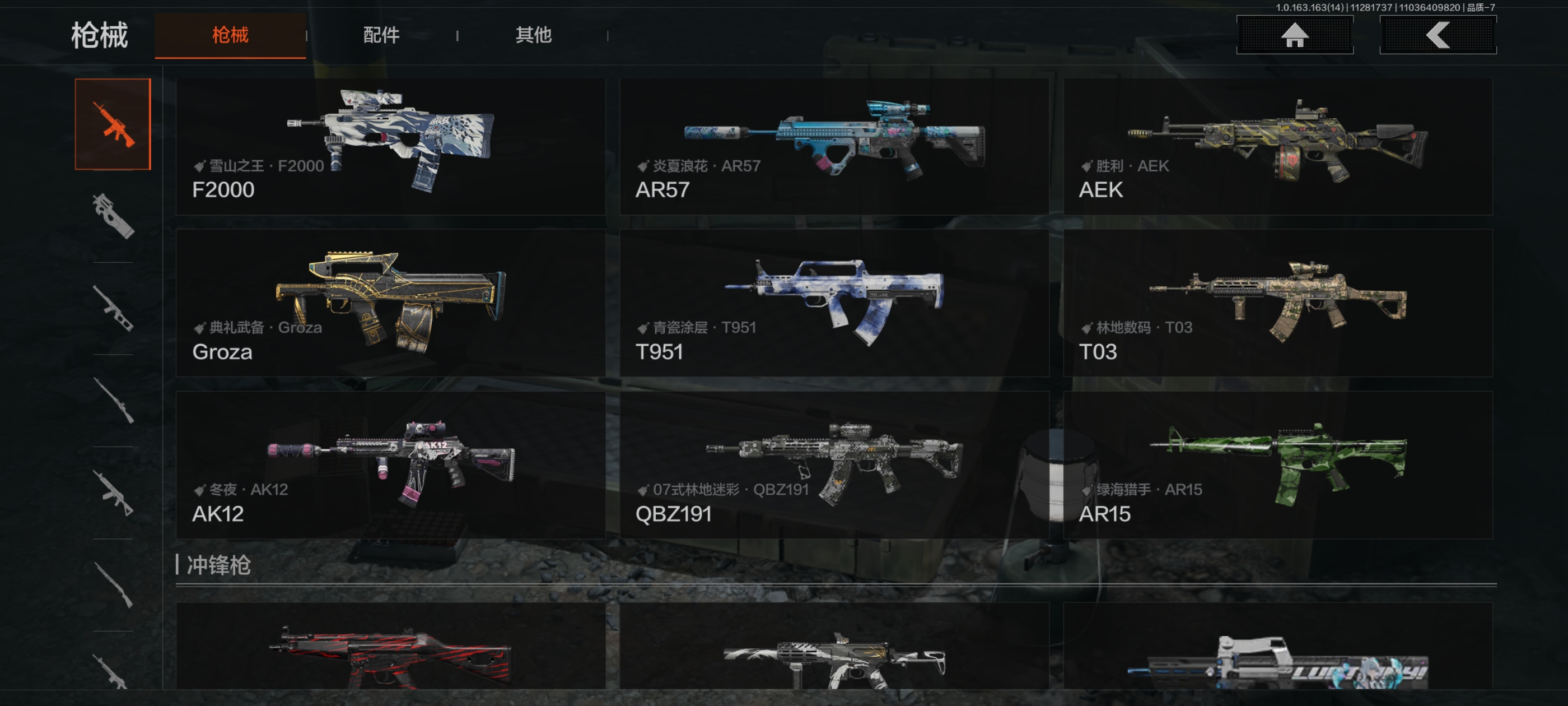1568x706 pixels.
Task: Pick the AEK weapon card
Action: point(1277,146)
